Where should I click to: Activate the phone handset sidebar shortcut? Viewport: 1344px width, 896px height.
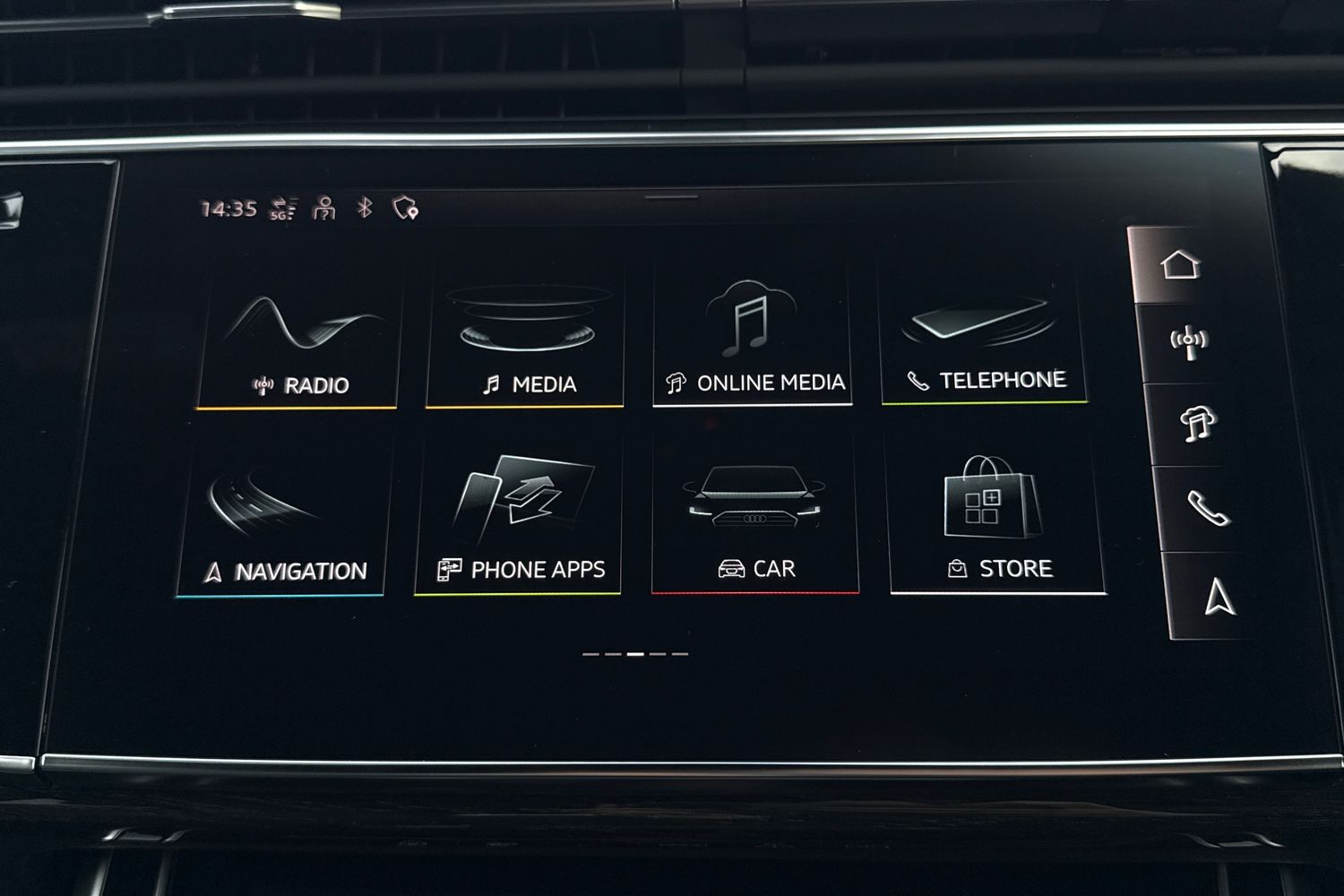pos(1208,508)
